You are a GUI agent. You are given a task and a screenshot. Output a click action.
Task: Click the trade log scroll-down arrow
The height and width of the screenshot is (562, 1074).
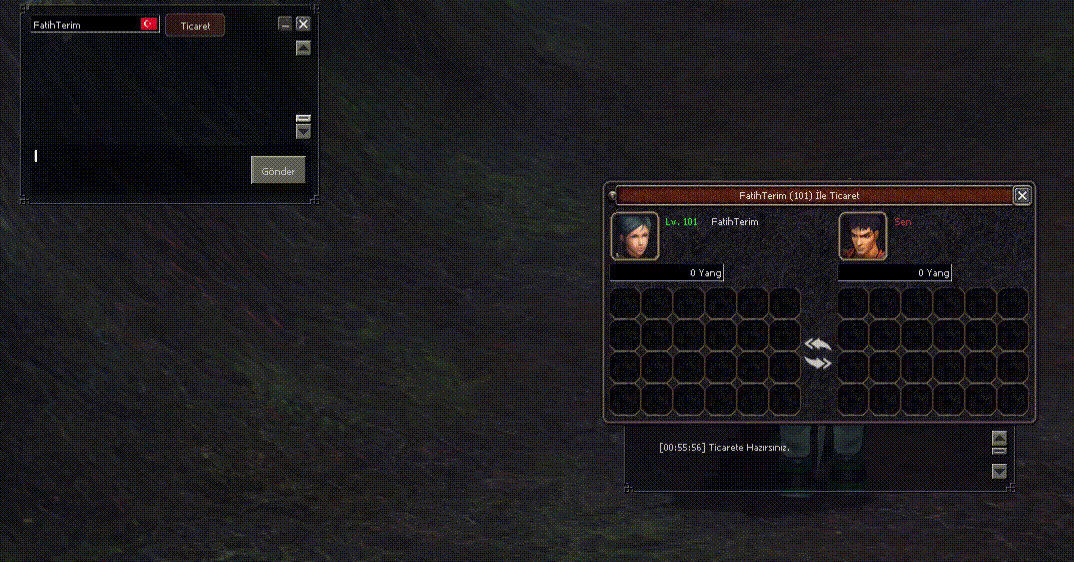pyautogui.click(x=999, y=471)
